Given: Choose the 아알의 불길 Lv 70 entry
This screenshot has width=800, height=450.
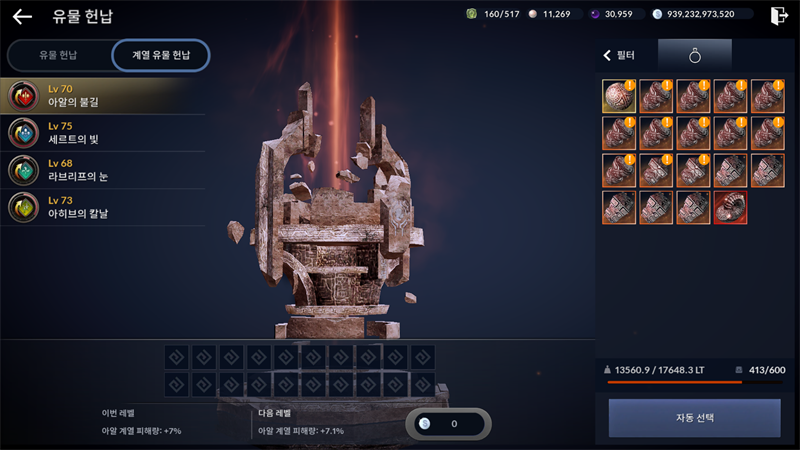Looking at the screenshot, I should pyautogui.click(x=100, y=96).
